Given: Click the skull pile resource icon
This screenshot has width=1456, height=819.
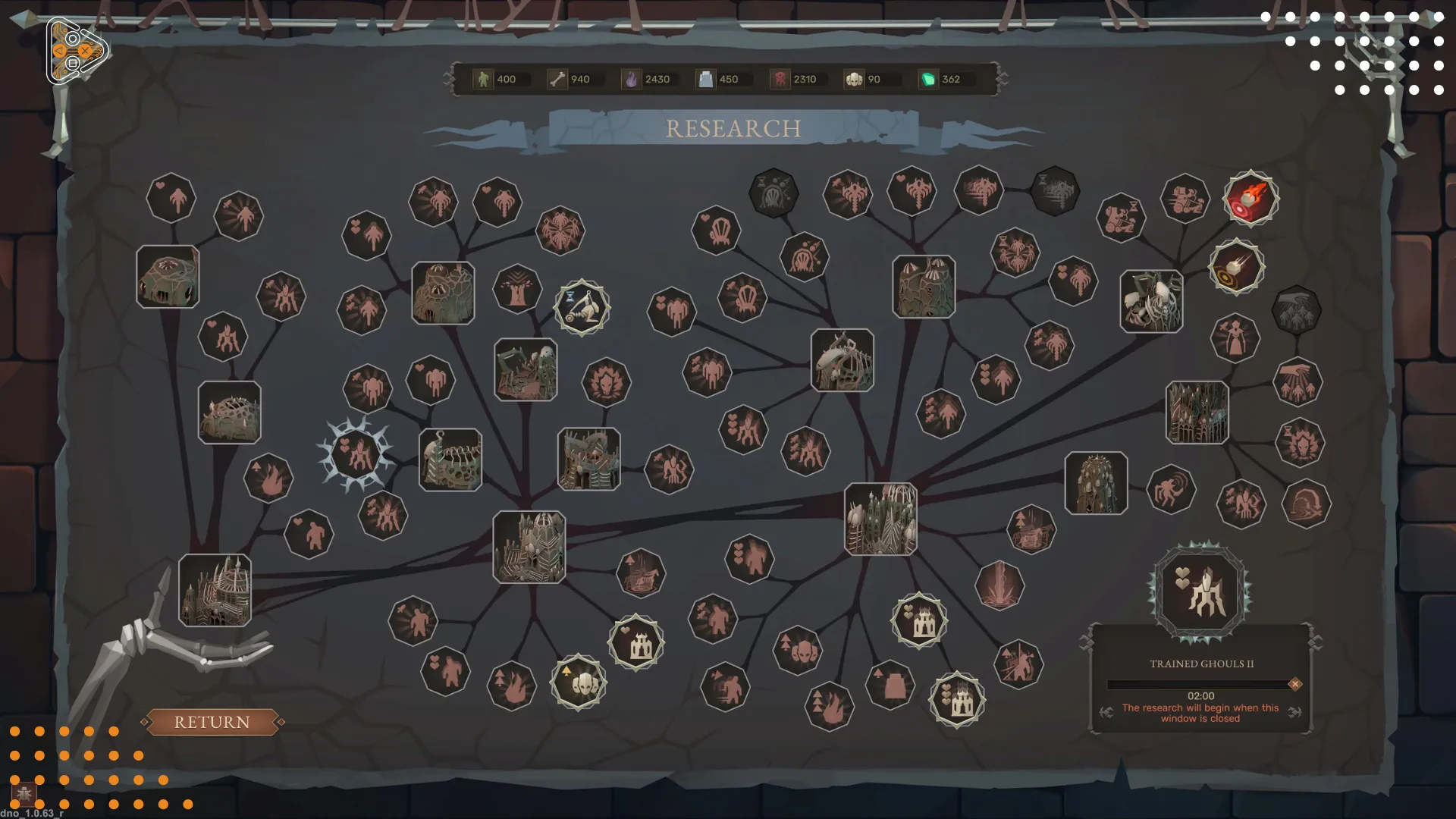Looking at the screenshot, I should click(x=855, y=79).
